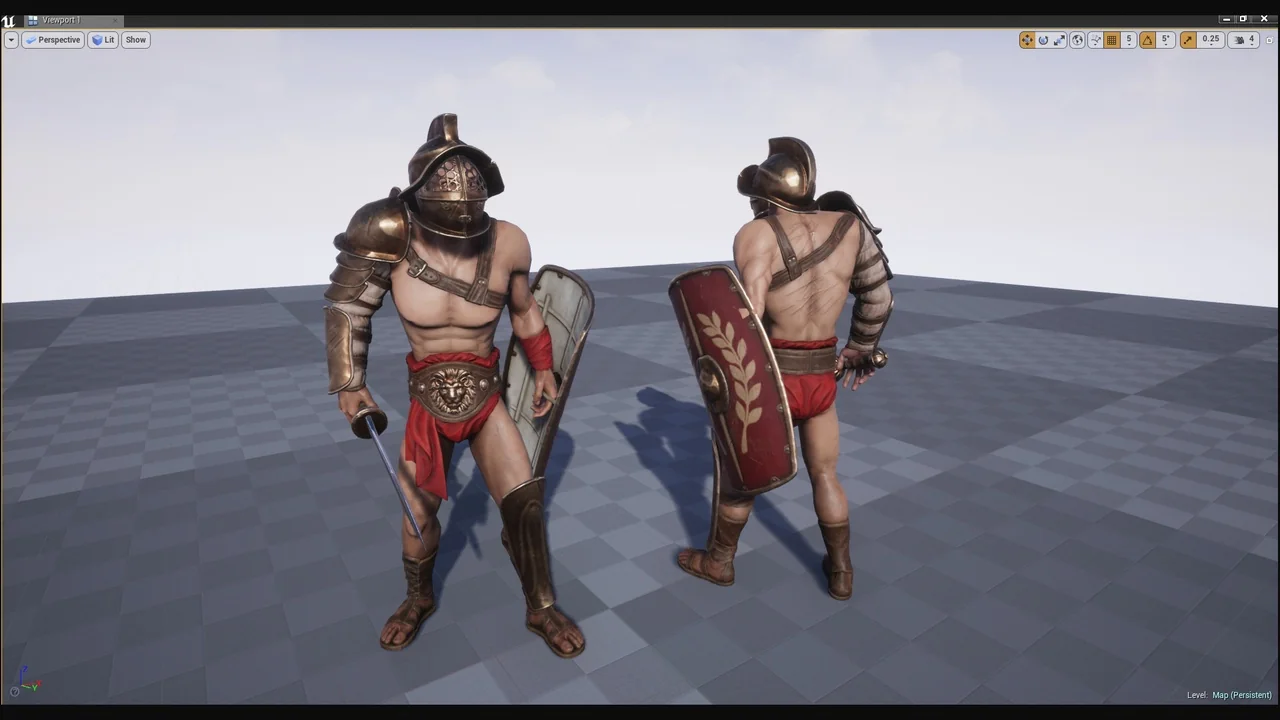Open the Show flags menu
1280x720 pixels.
click(x=135, y=39)
